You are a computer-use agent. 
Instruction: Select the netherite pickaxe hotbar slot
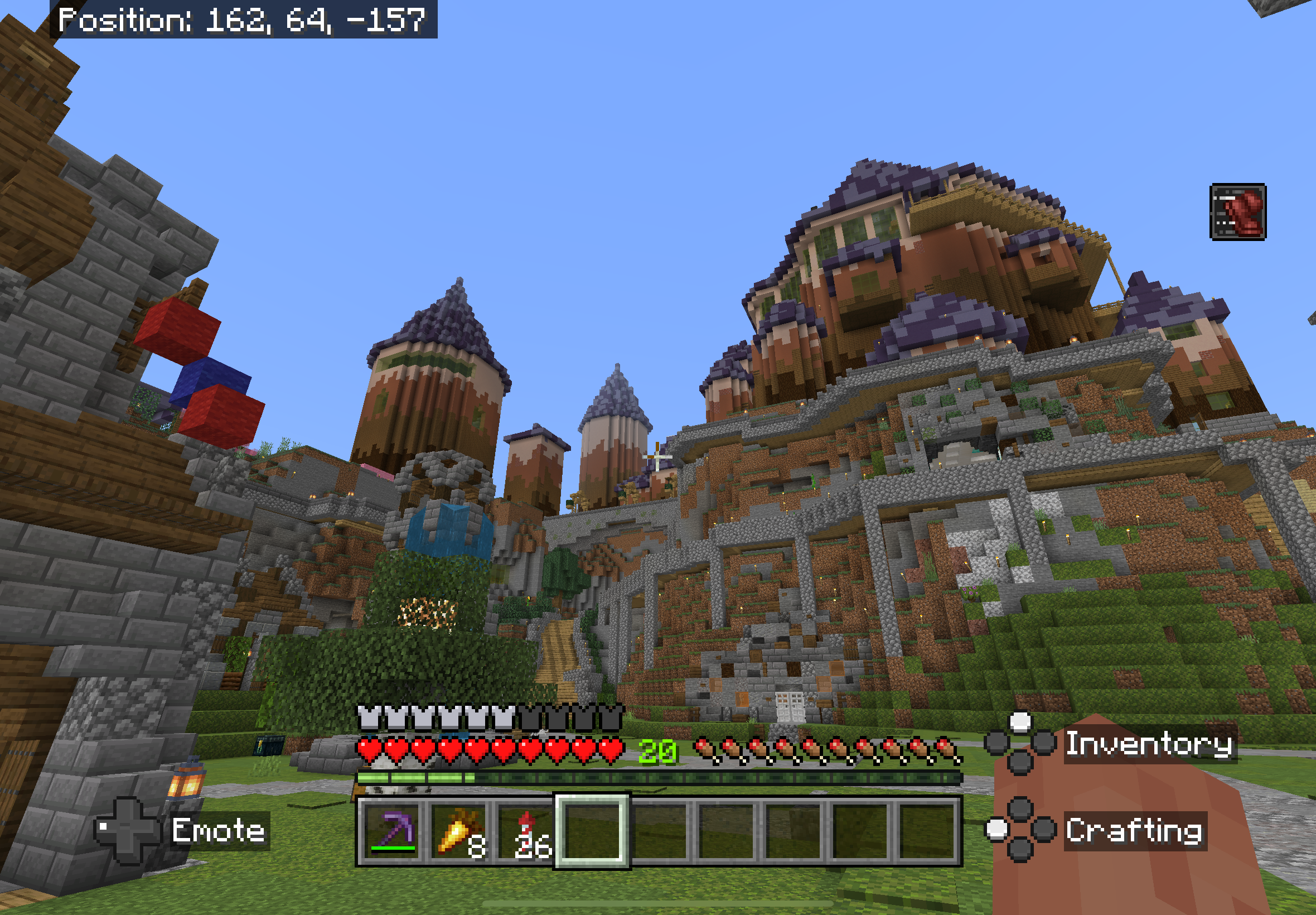(x=393, y=831)
